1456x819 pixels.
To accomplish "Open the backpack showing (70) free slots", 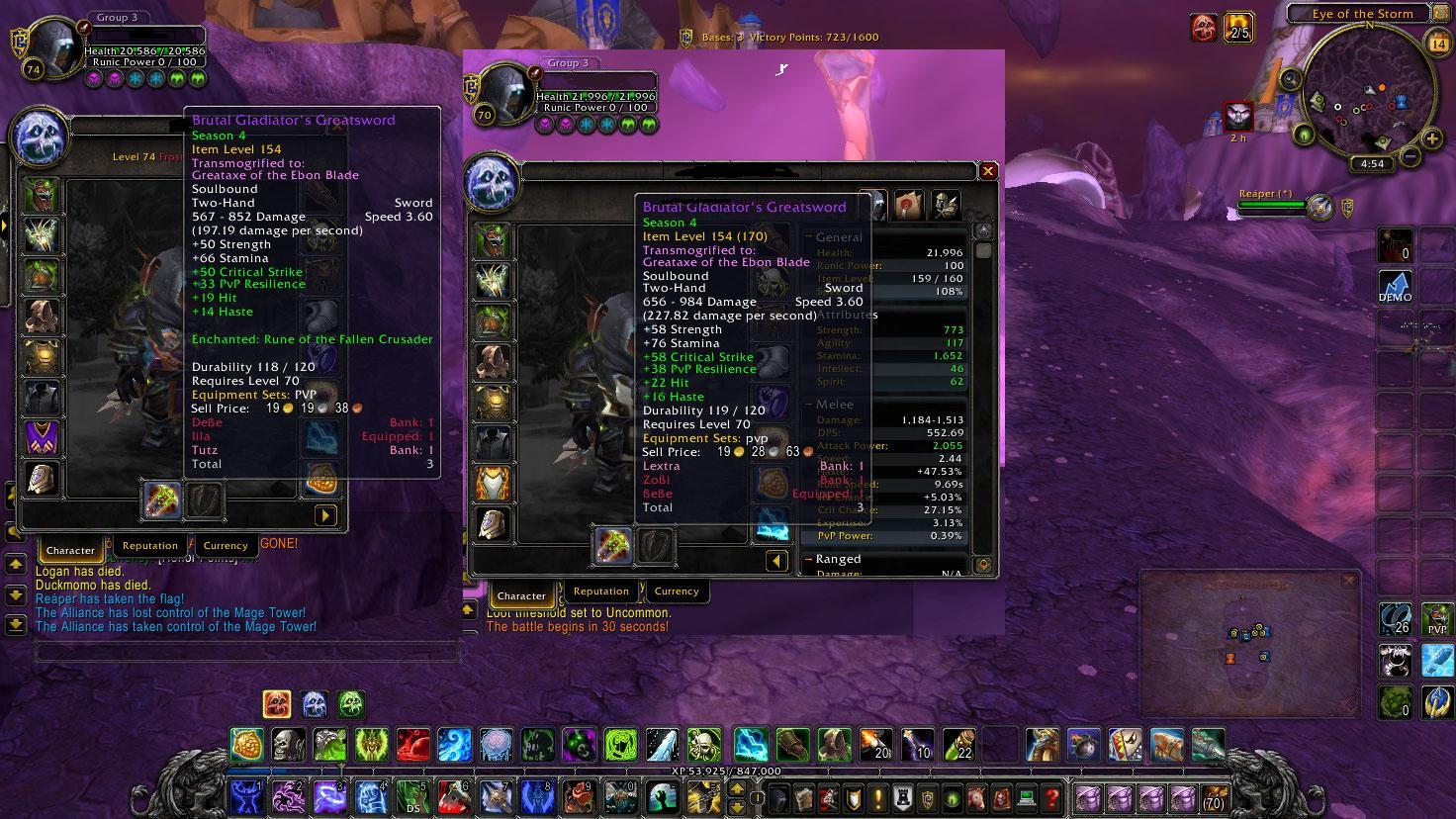I will 1213,797.
